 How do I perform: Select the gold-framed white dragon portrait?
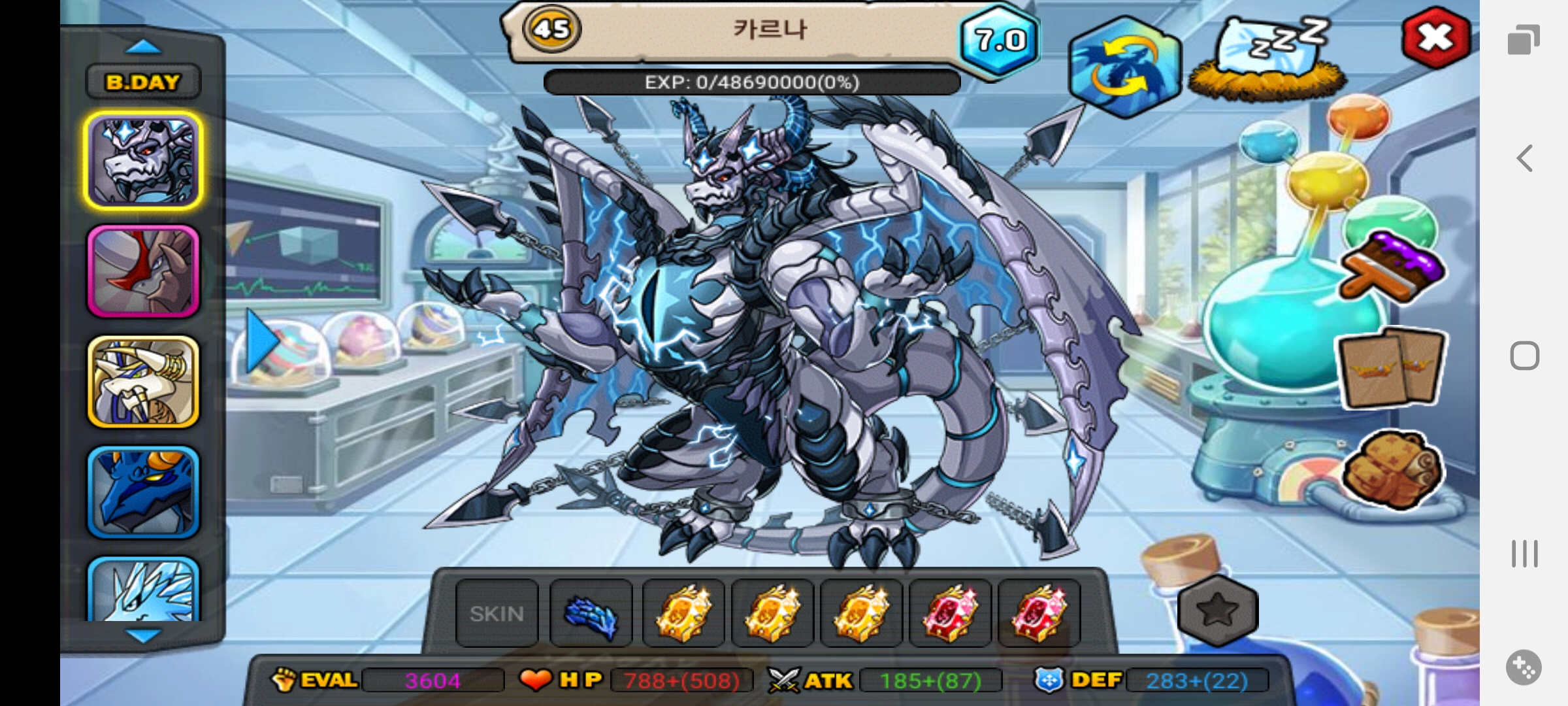(143, 382)
